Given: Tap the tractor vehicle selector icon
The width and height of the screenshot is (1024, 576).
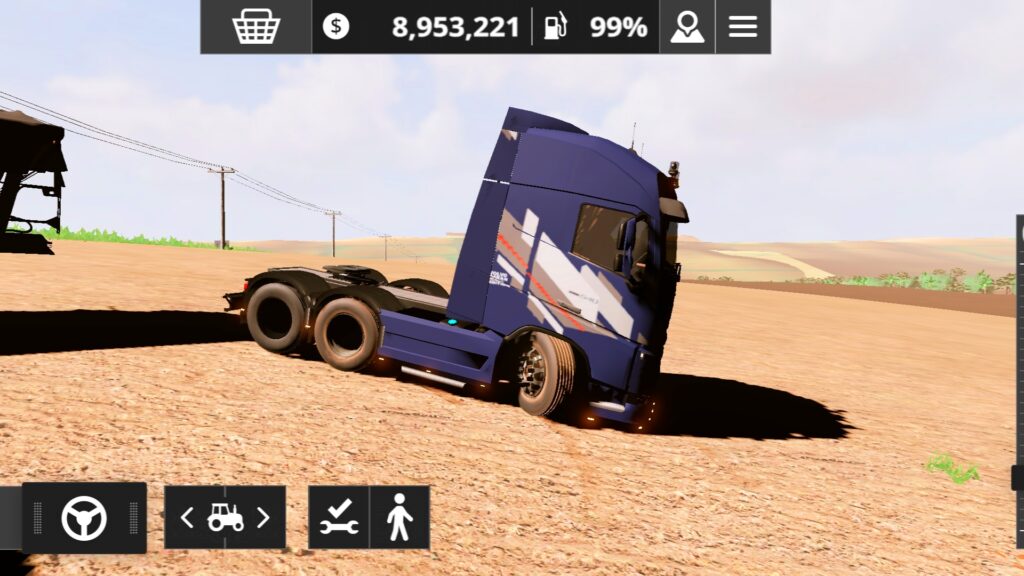Looking at the screenshot, I should coord(225,517).
